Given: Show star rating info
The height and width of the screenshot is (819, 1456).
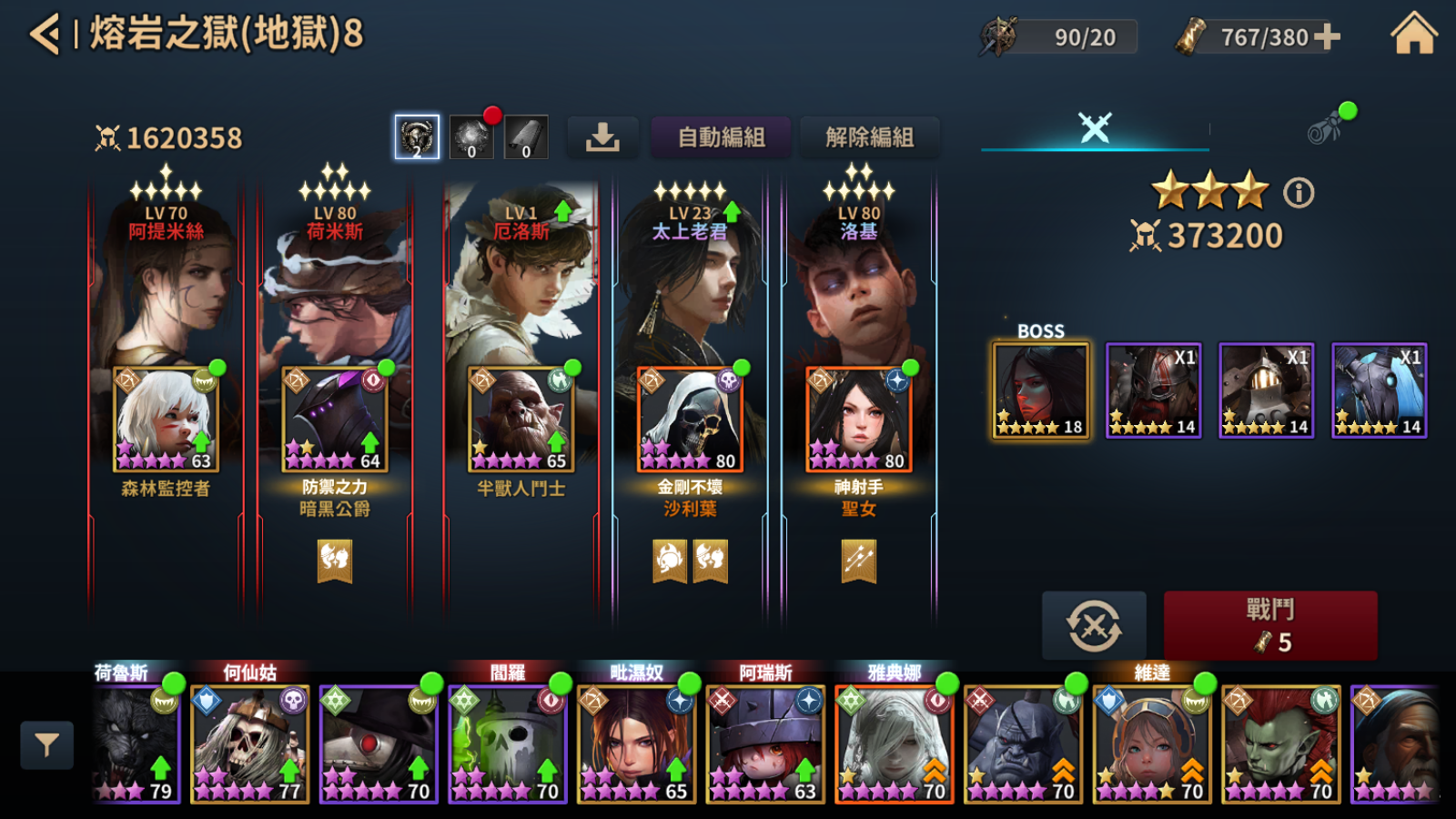Looking at the screenshot, I should [x=1299, y=193].
